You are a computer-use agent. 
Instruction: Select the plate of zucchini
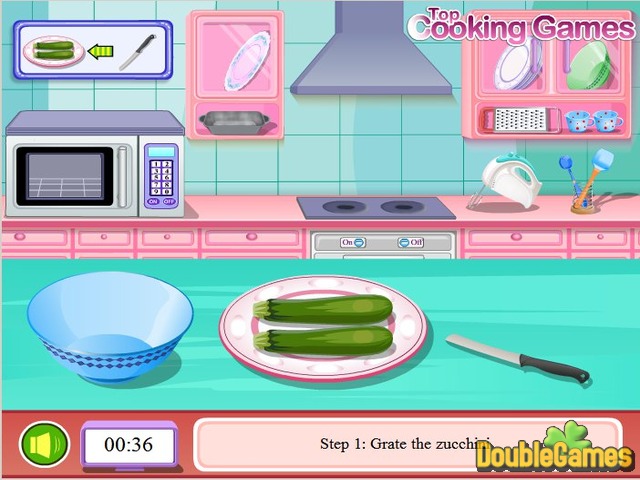[x=323, y=327]
